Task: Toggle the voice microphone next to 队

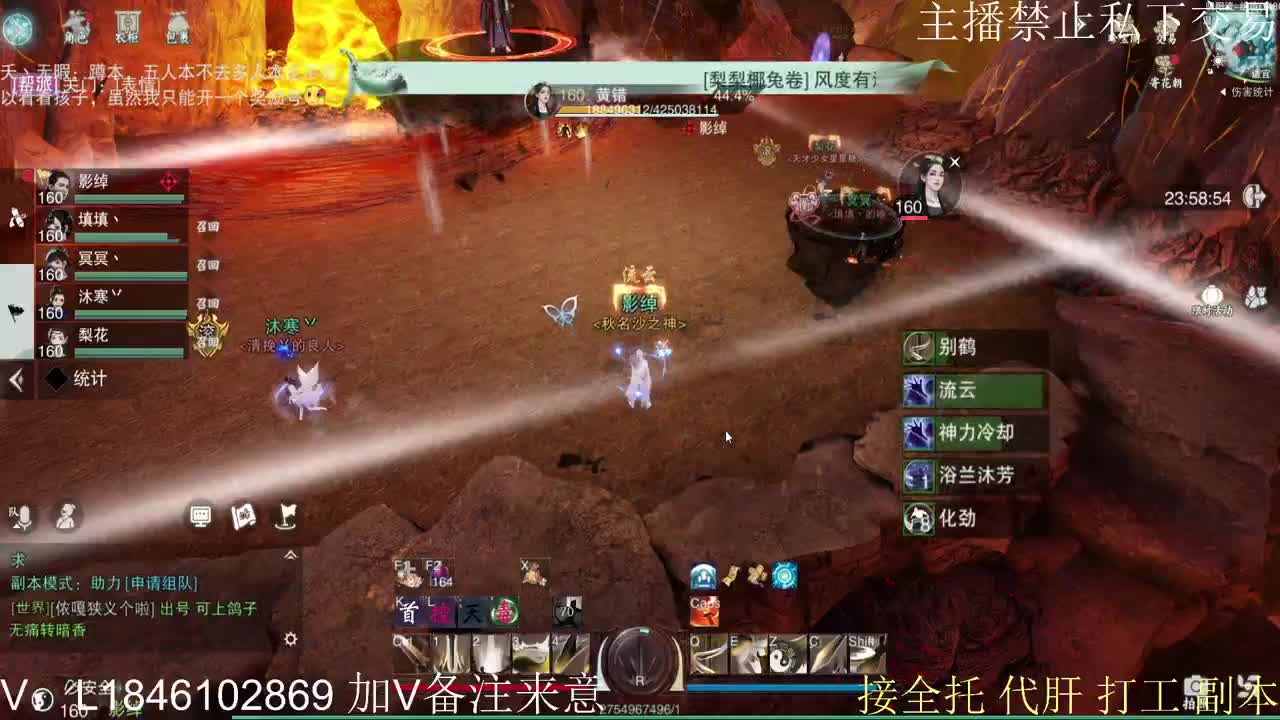Action: tap(23, 515)
